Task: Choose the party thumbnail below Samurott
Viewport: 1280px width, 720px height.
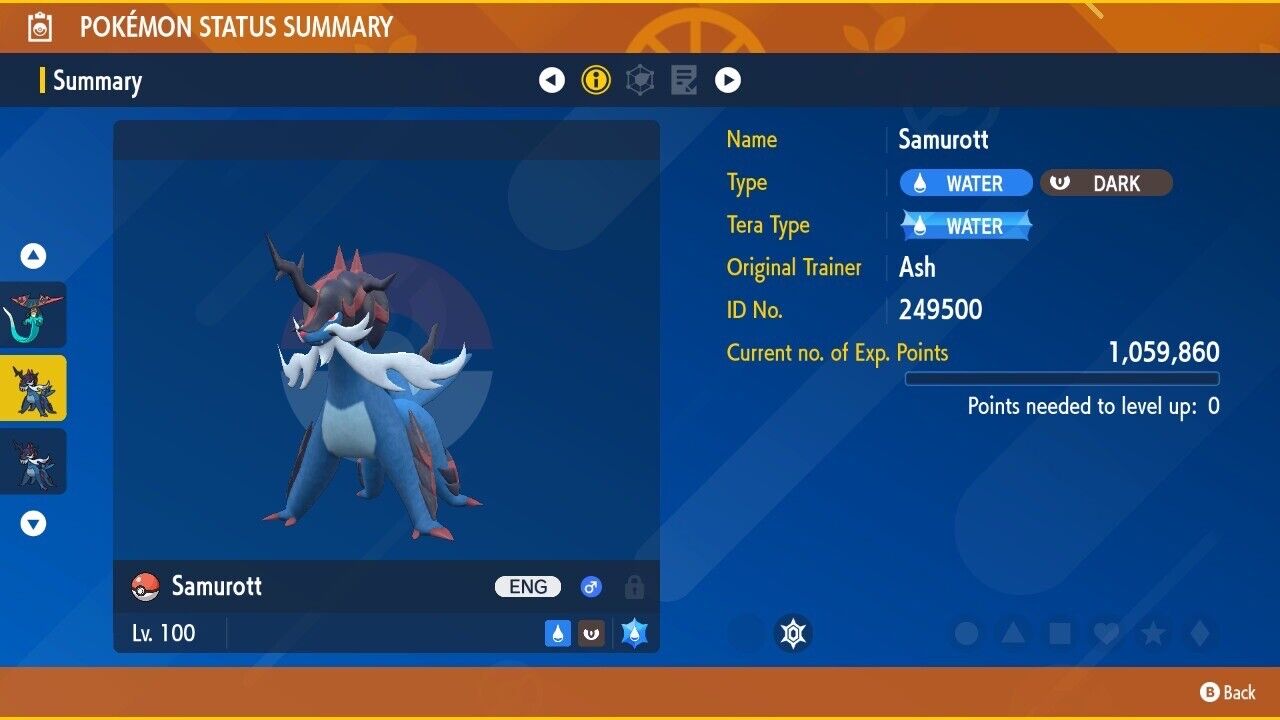Action: click(34, 461)
